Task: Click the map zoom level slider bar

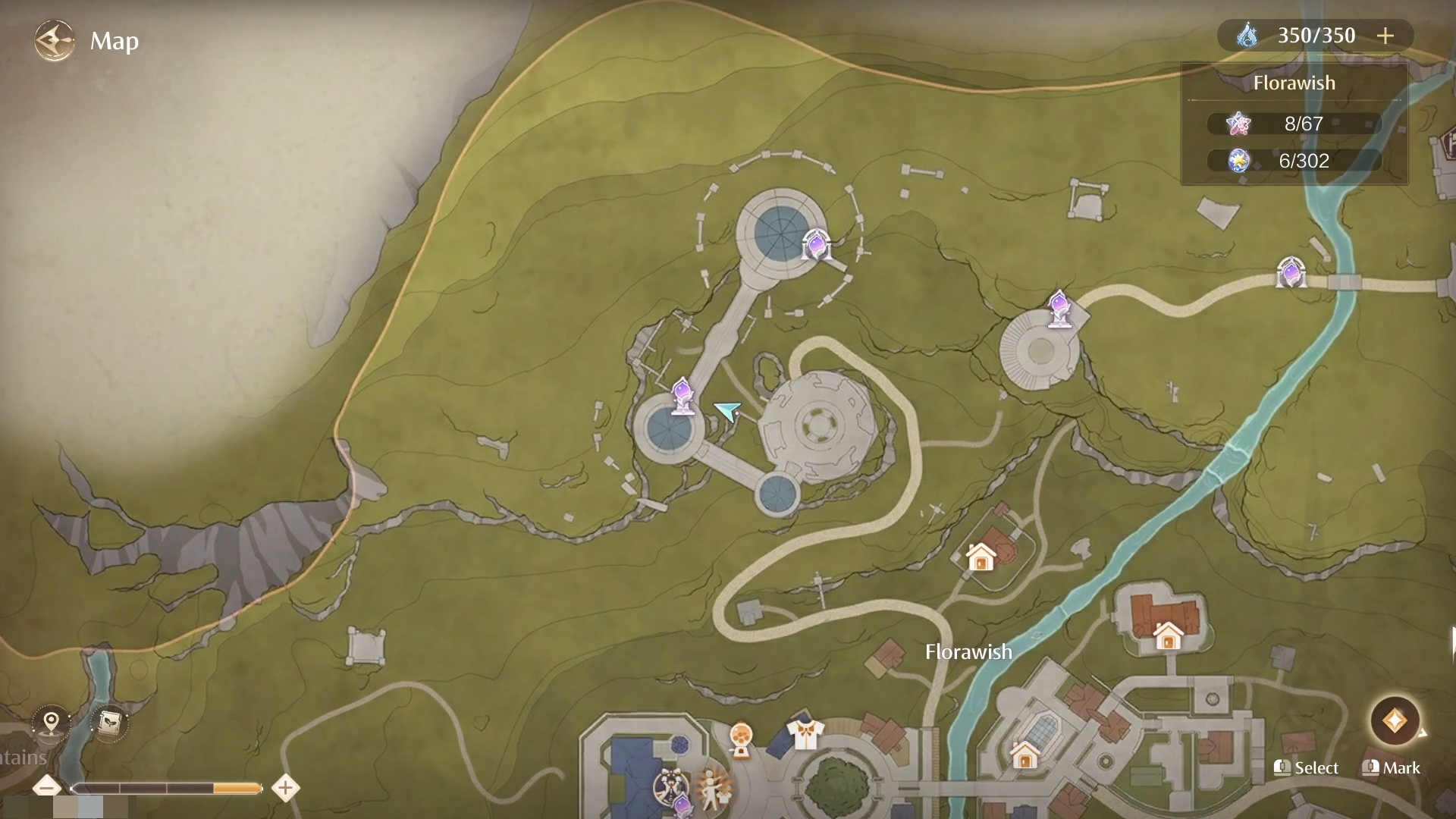Action: pos(167,787)
